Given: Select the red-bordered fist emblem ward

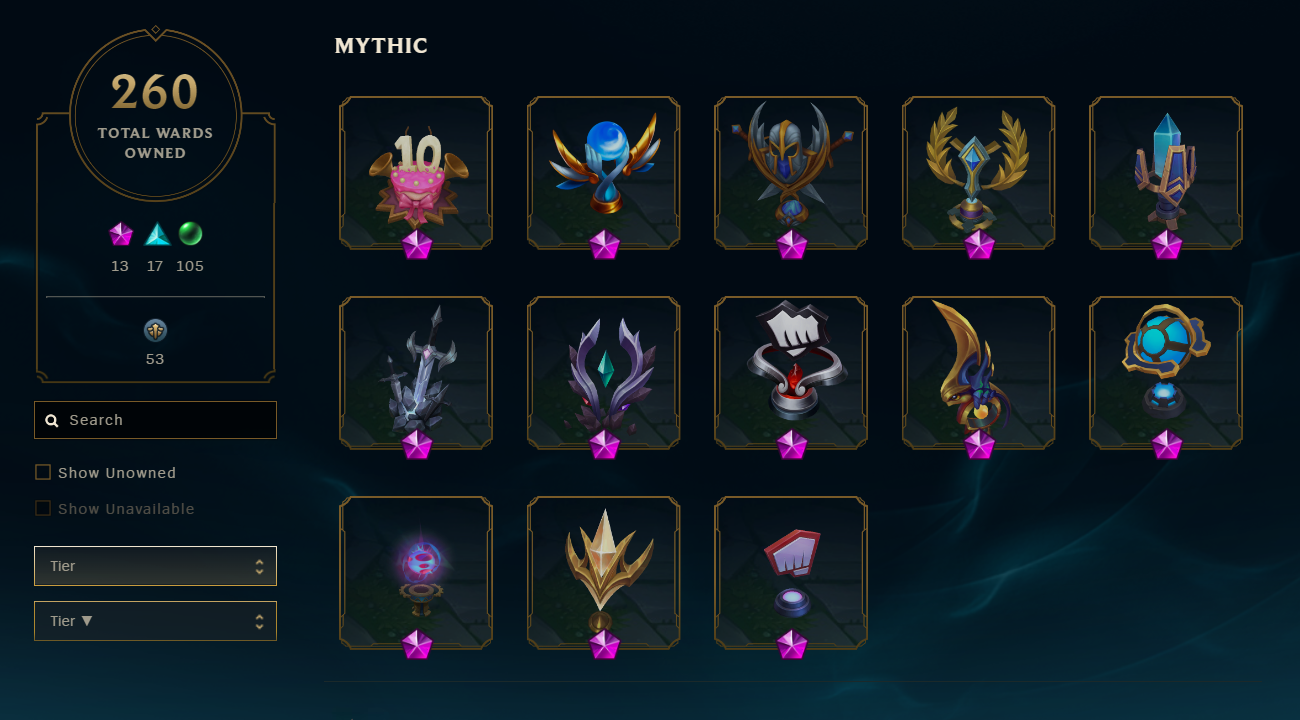Looking at the screenshot, I should click(791, 572).
